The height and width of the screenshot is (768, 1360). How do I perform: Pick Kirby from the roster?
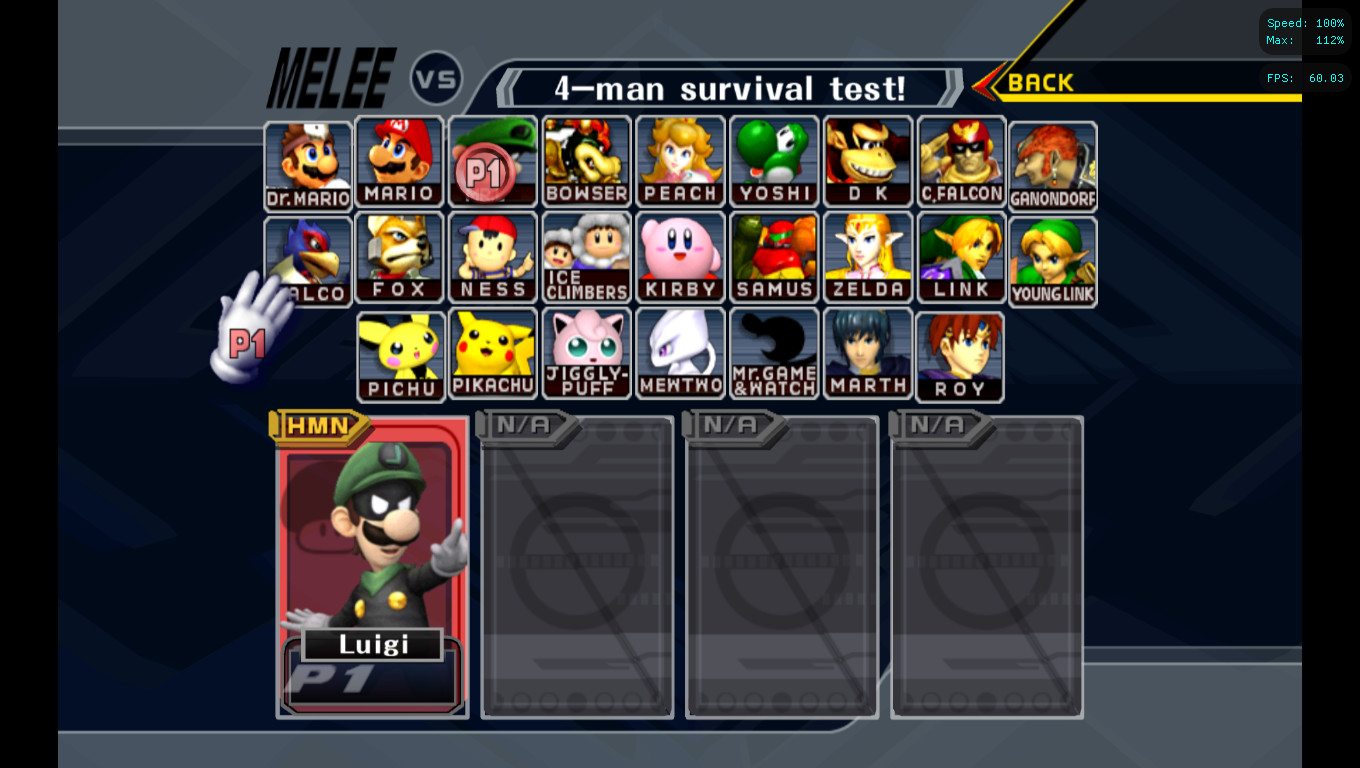(680, 256)
